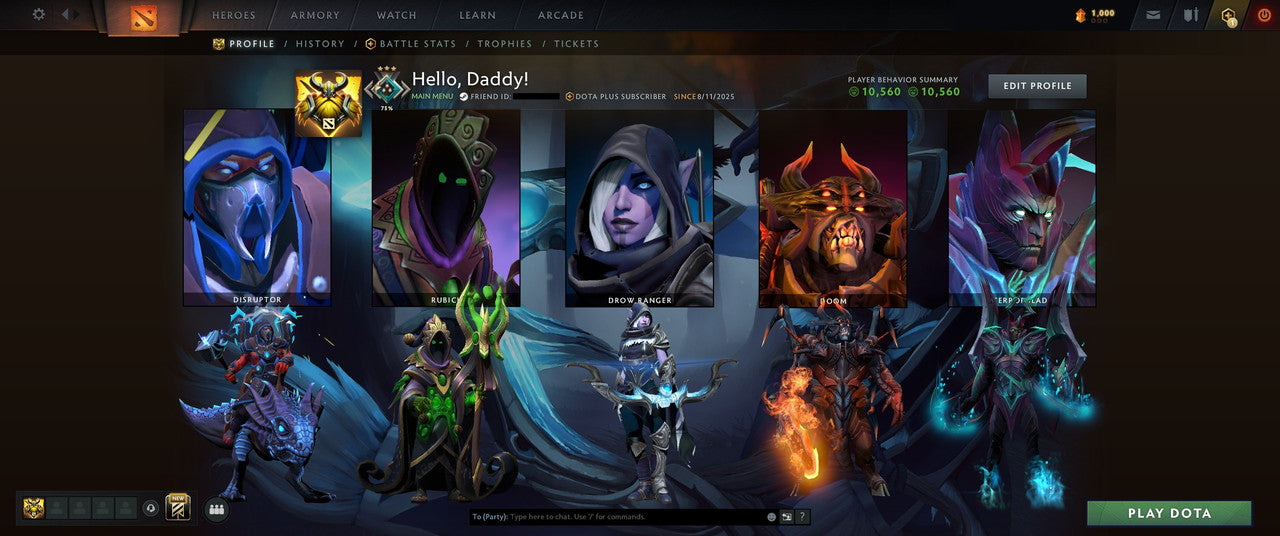The height and width of the screenshot is (536, 1280).
Task: Switch to the History tab
Action: pos(320,44)
